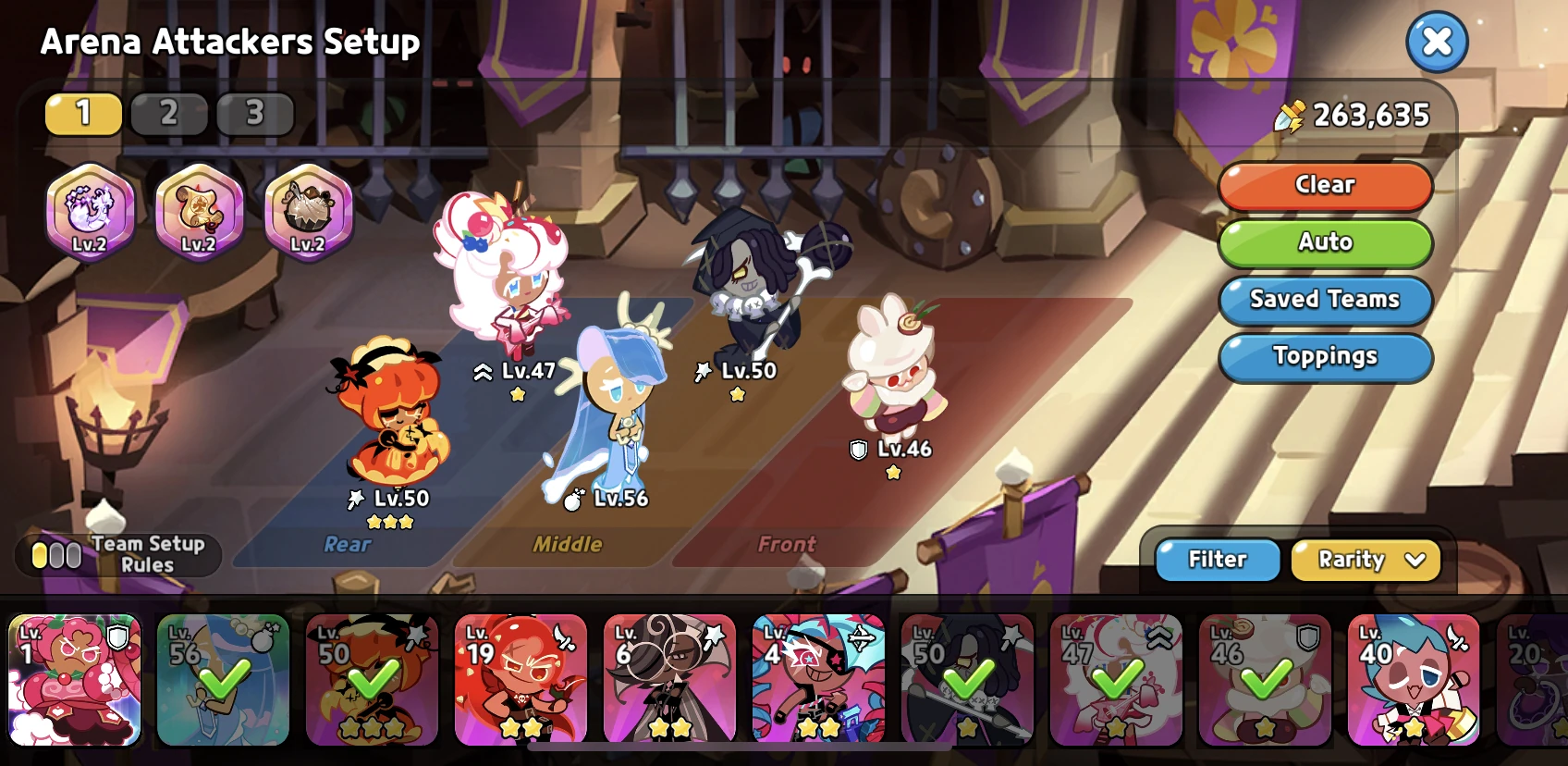Open the Rarity sorting dropdown
This screenshot has height=766, width=1568.
(x=1366, y=560)
